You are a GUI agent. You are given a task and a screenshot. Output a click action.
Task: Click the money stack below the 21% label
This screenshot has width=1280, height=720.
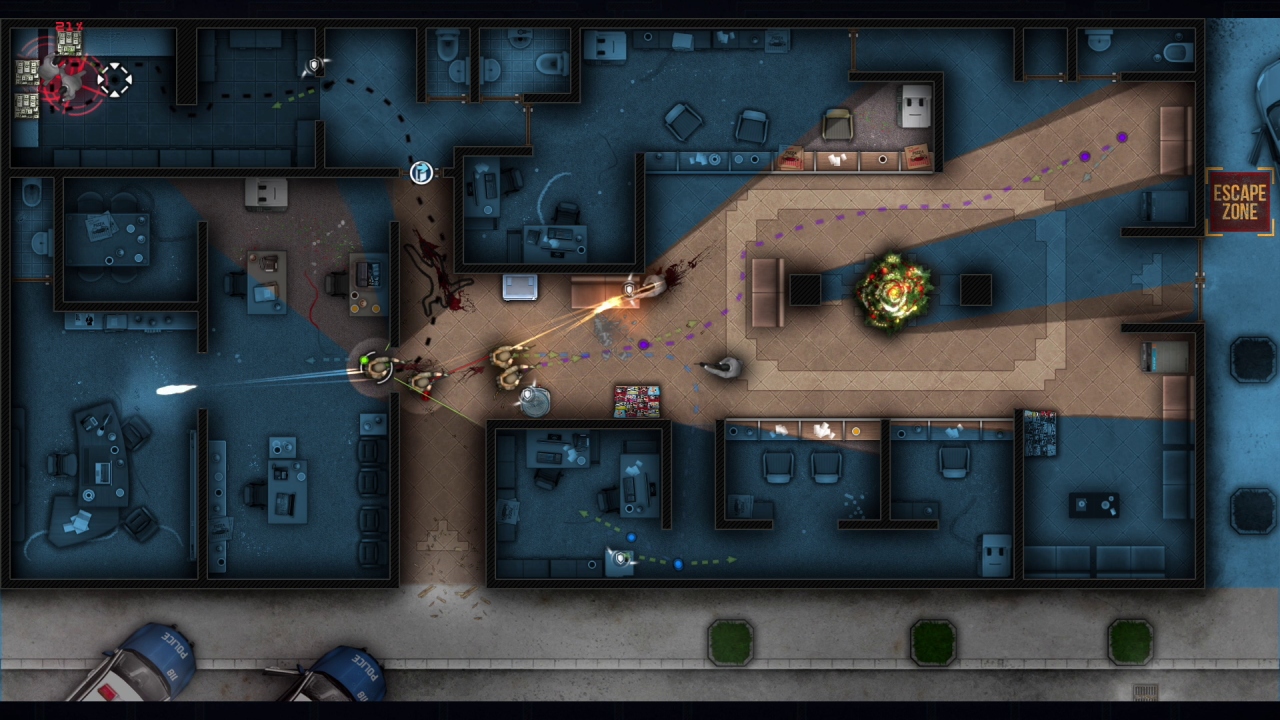point(68,43)
